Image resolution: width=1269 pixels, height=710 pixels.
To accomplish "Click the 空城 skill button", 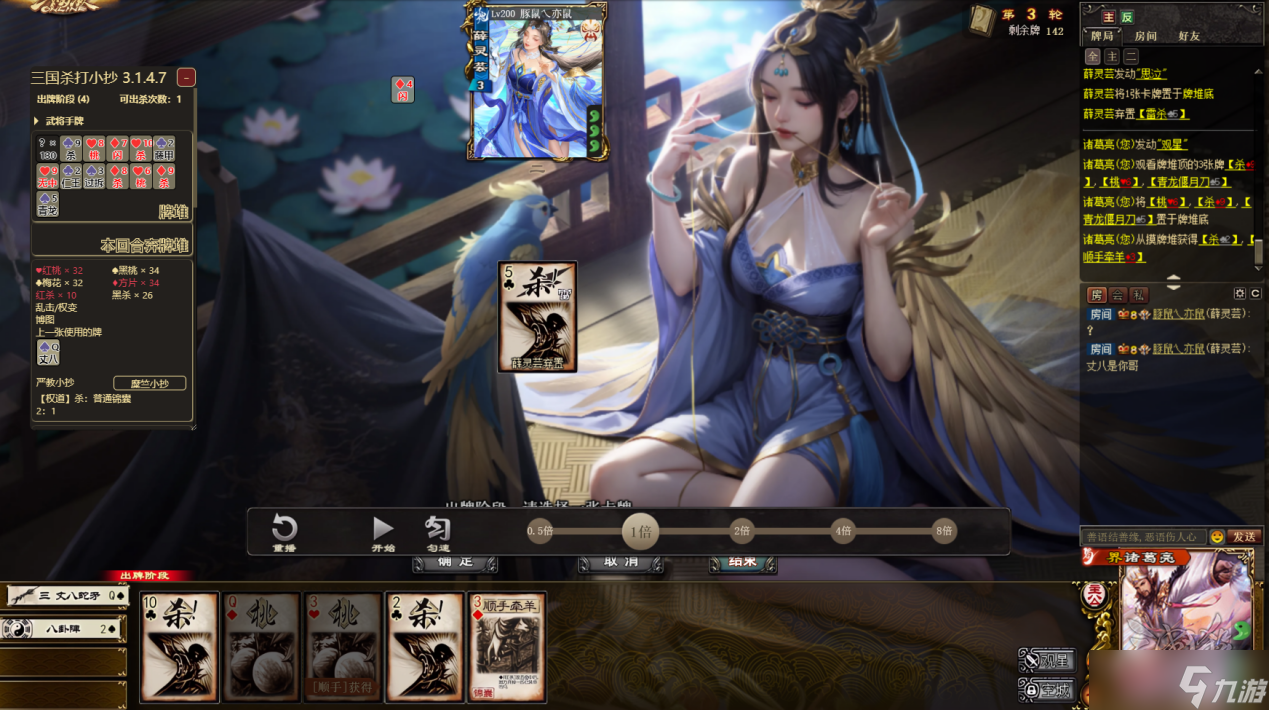I will [x=1047, y=689].
